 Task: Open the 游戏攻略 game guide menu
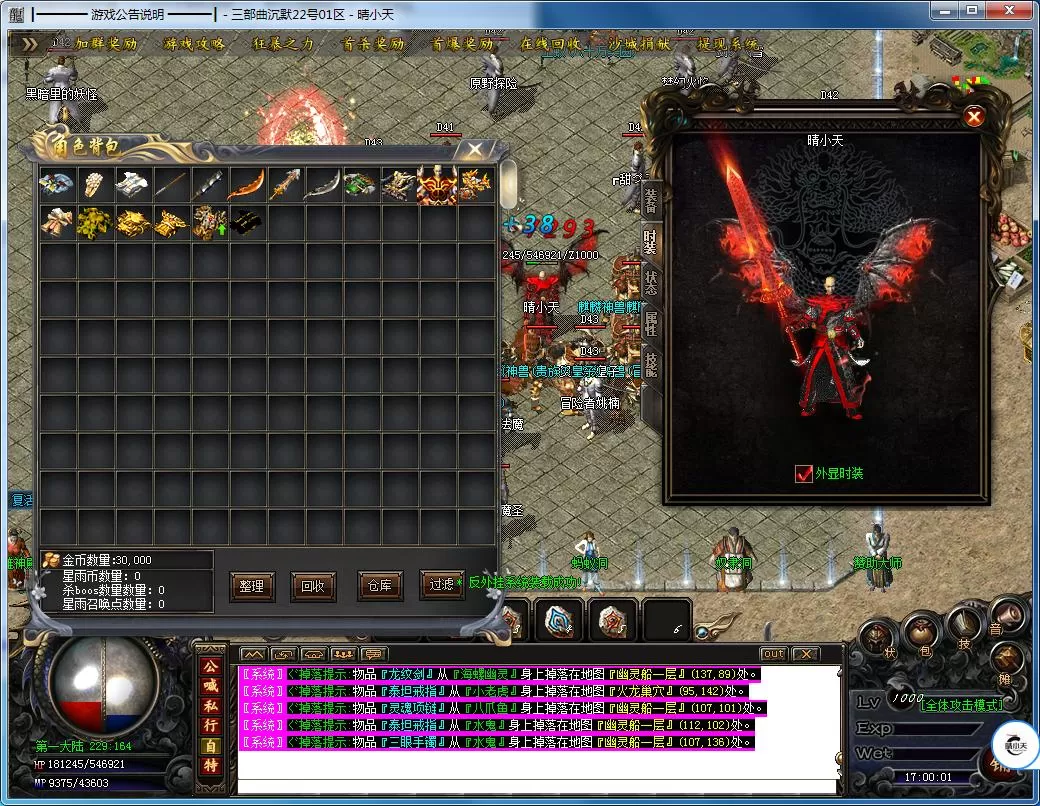(x=196, y=45)
